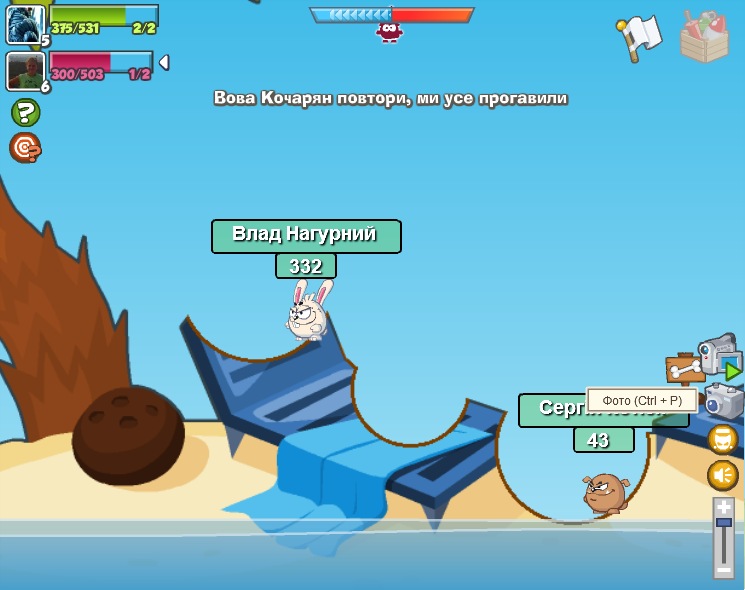The width and height of the screenshot is (745, 590).
Task: Zoom out with the minus button
Action: click(x=724, y=569)
